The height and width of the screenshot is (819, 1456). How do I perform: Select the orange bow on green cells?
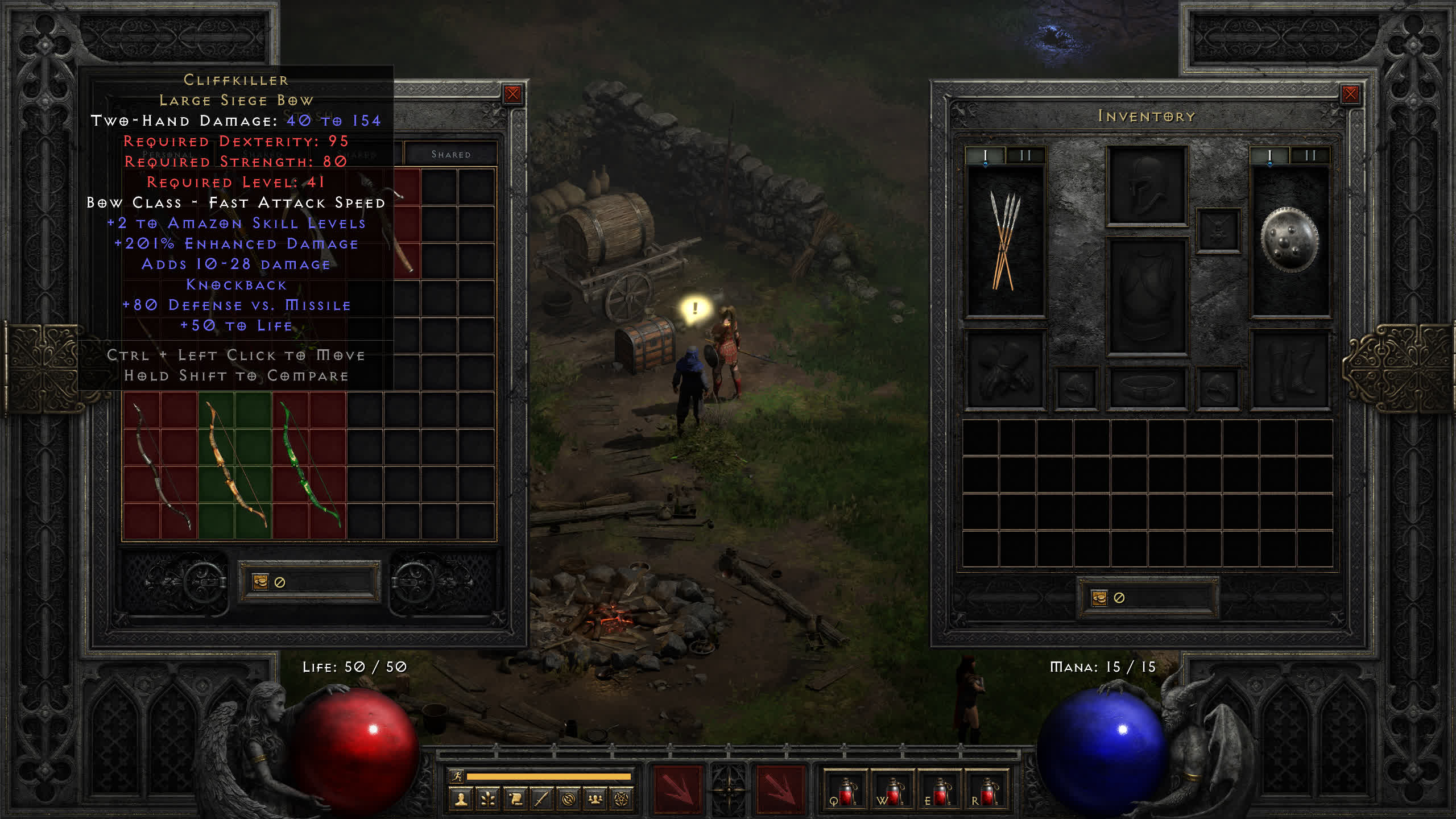[x=235, y=465]
